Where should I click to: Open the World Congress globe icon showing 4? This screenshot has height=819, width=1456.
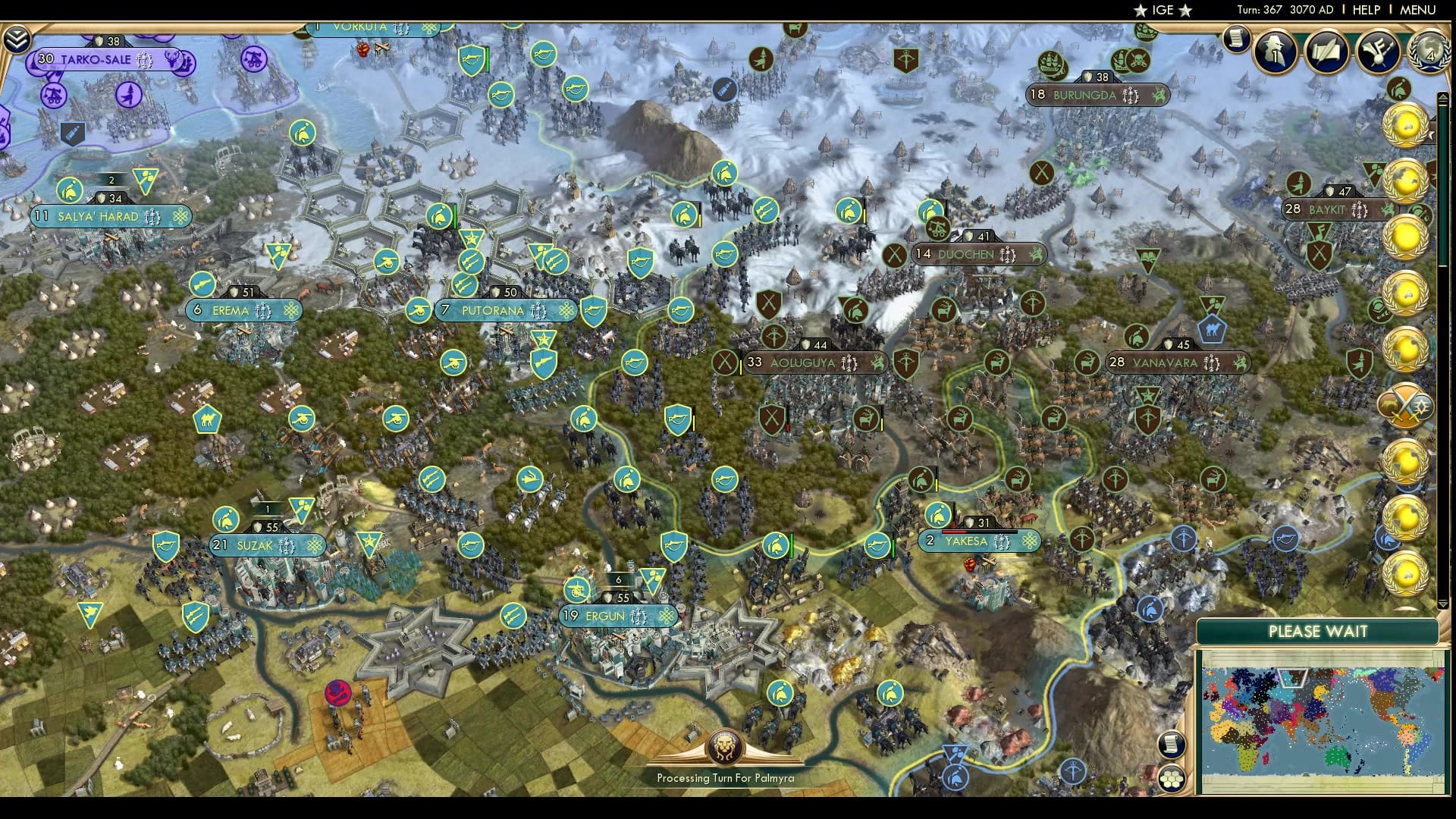point(1429,55)
